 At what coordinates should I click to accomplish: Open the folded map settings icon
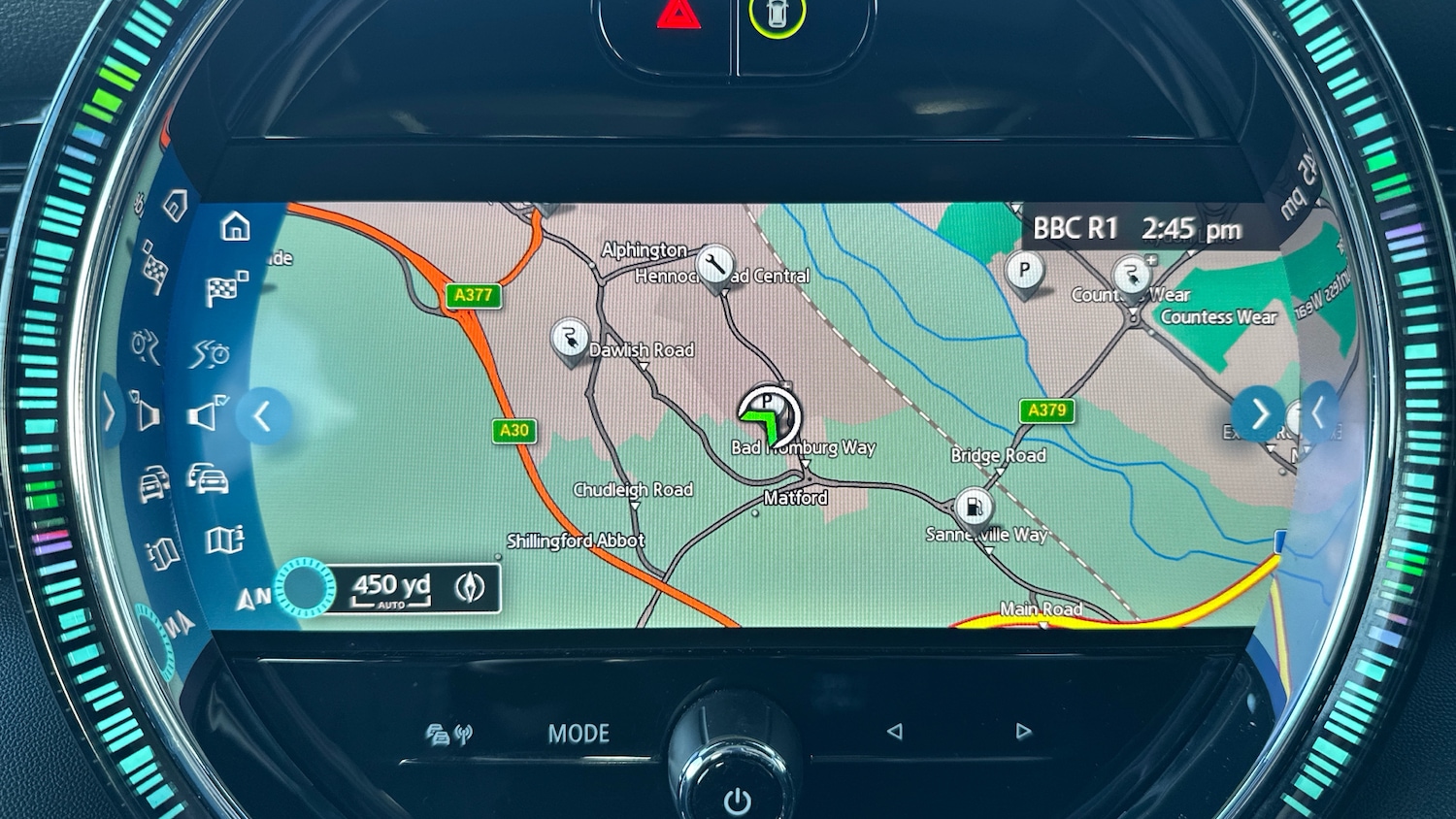tap(224, 540)
